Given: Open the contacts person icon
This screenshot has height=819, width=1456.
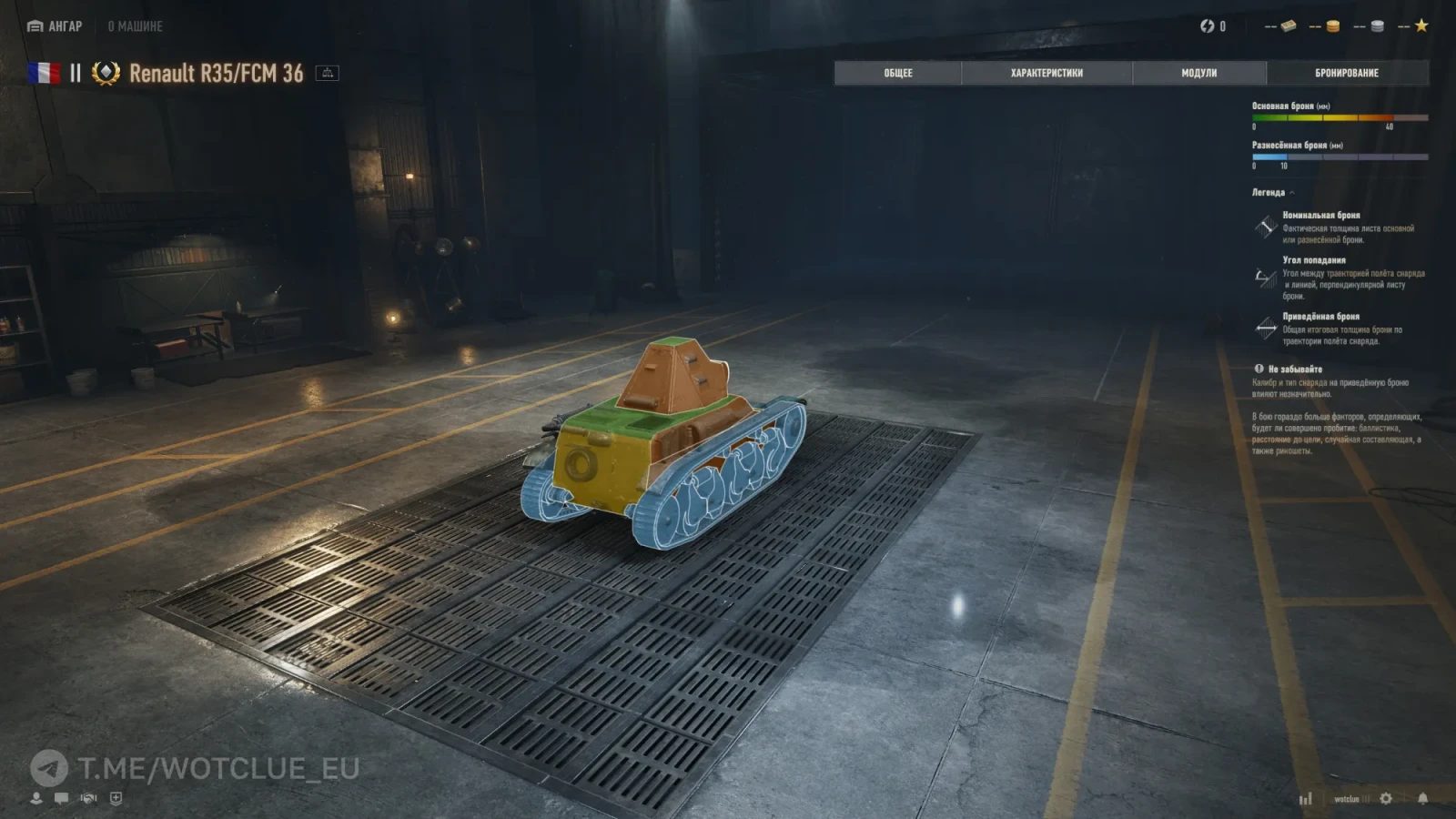Looking at the screenshot, I should coord(36,798).
